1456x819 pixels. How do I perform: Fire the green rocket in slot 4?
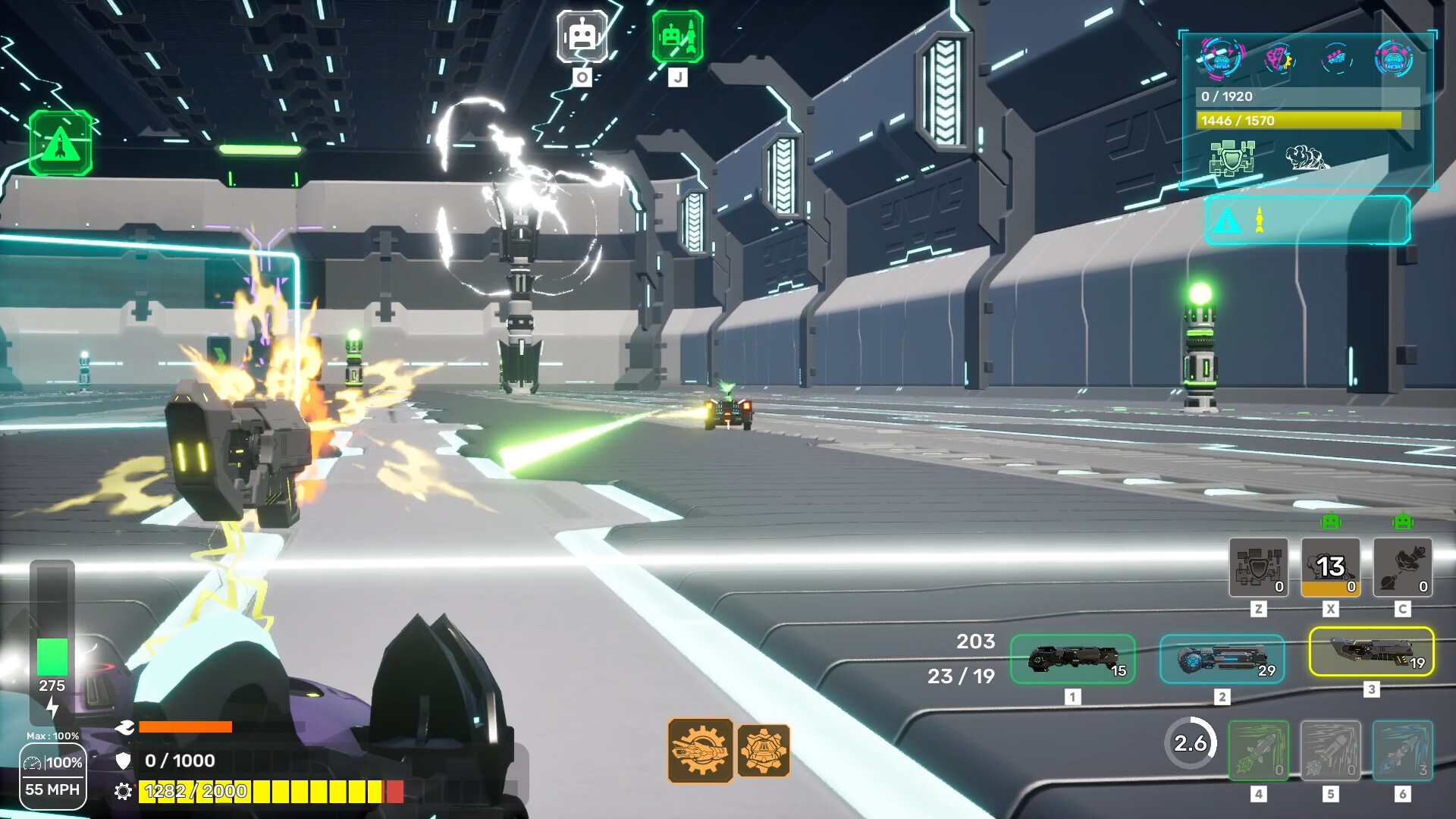tap(1258, 750)
